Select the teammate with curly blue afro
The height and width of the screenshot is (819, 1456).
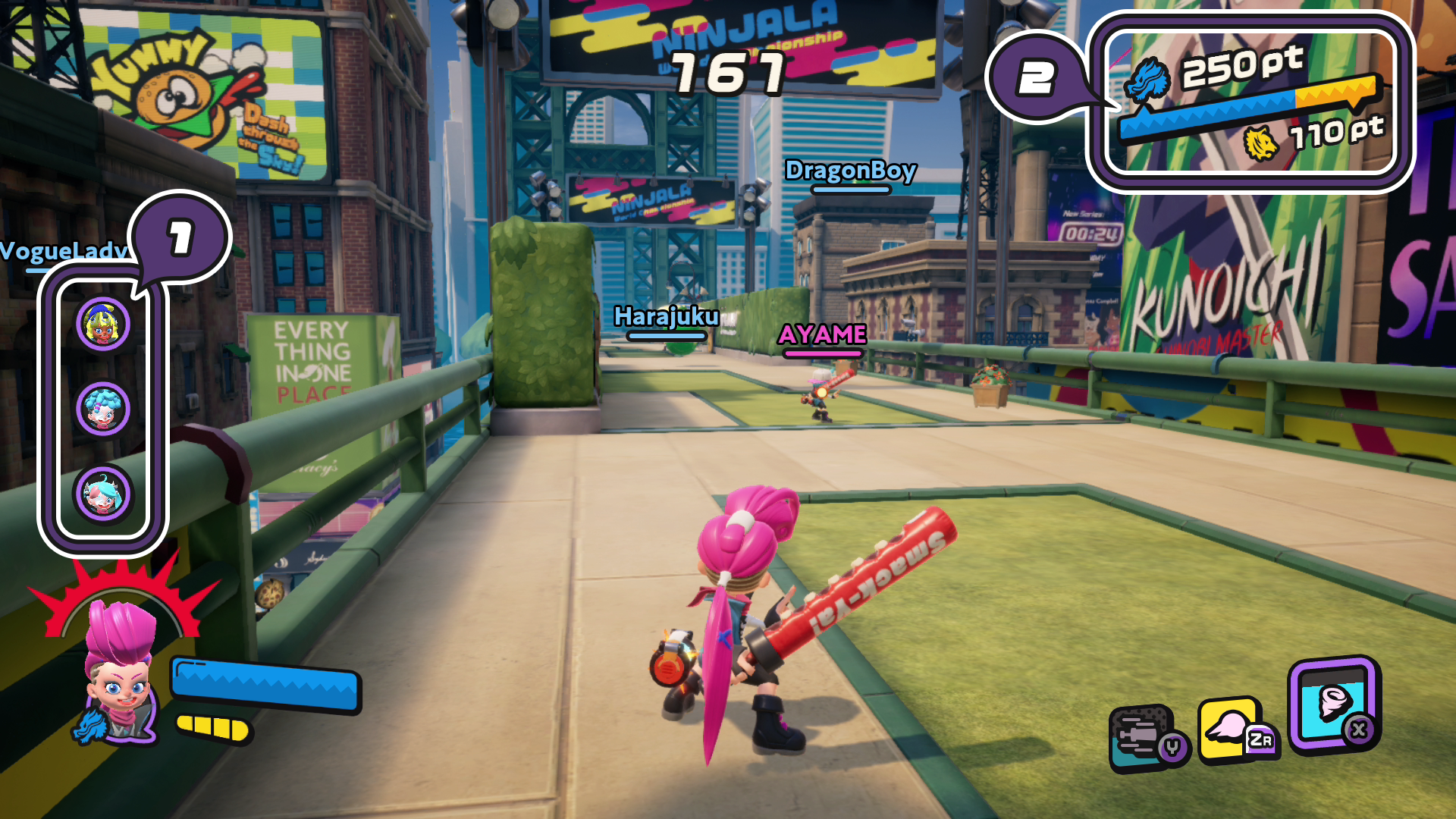pos(103,409)
